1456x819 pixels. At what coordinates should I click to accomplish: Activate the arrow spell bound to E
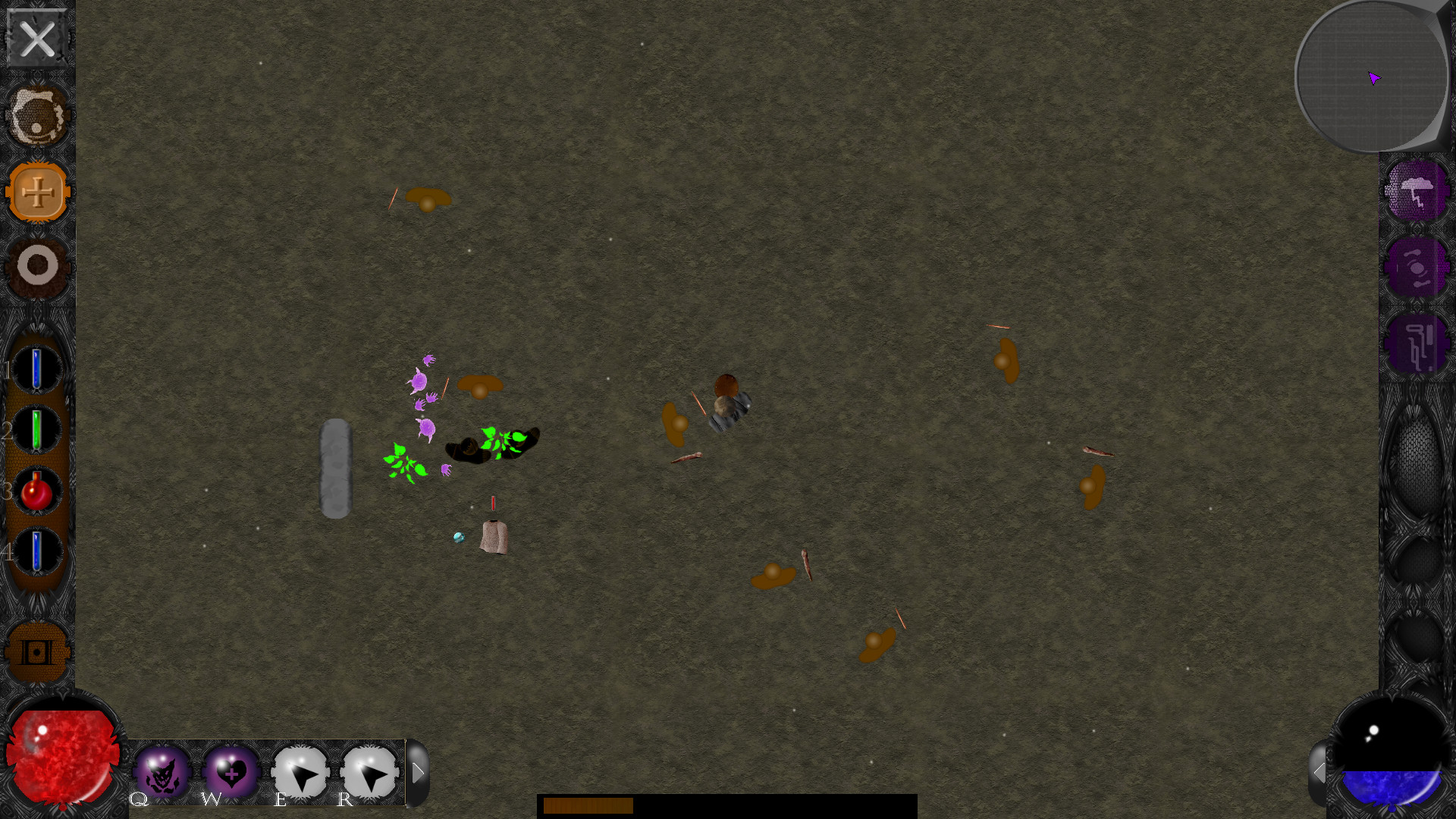coord(300,772)
